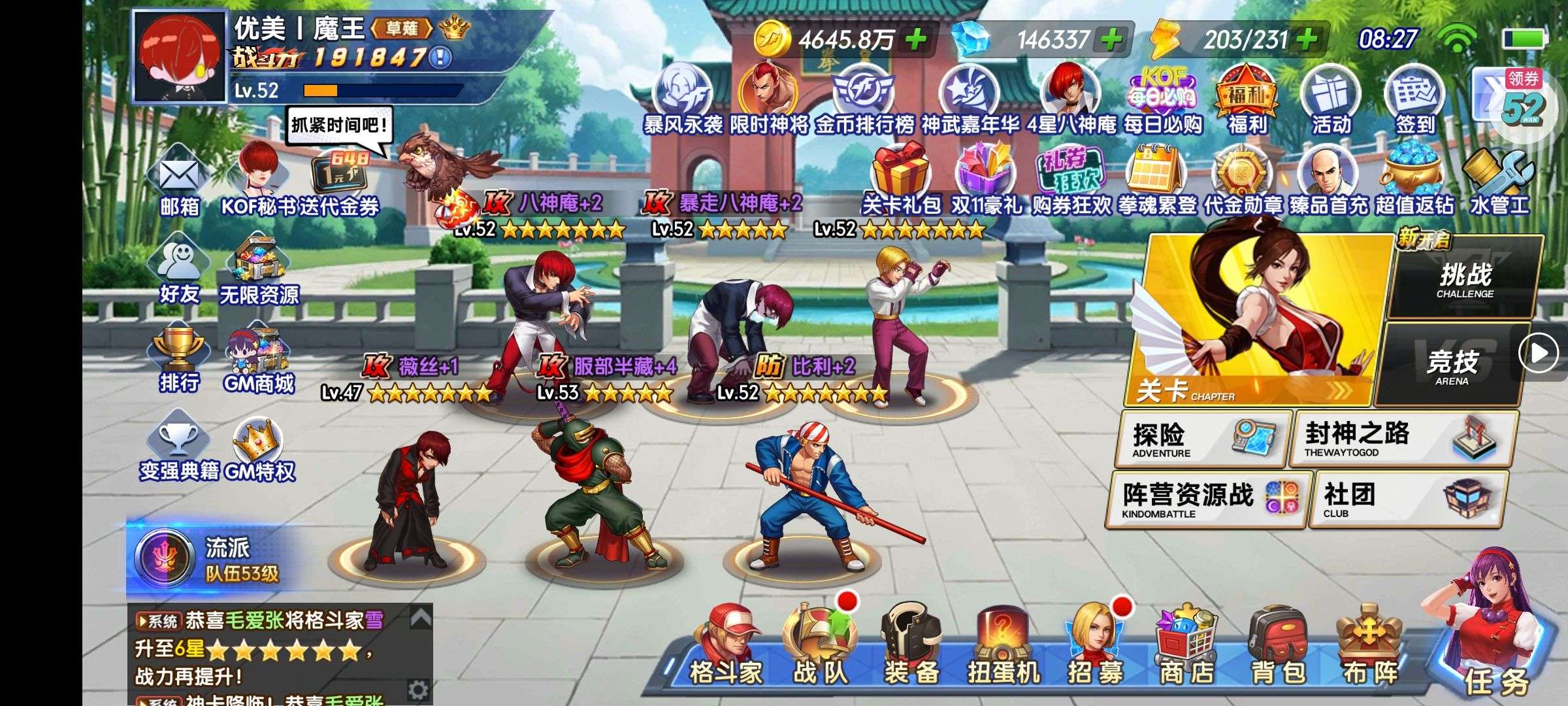Open the 活动 events gift icon
This screenshot has width=1568, height=706.
tap(1330, 99)
